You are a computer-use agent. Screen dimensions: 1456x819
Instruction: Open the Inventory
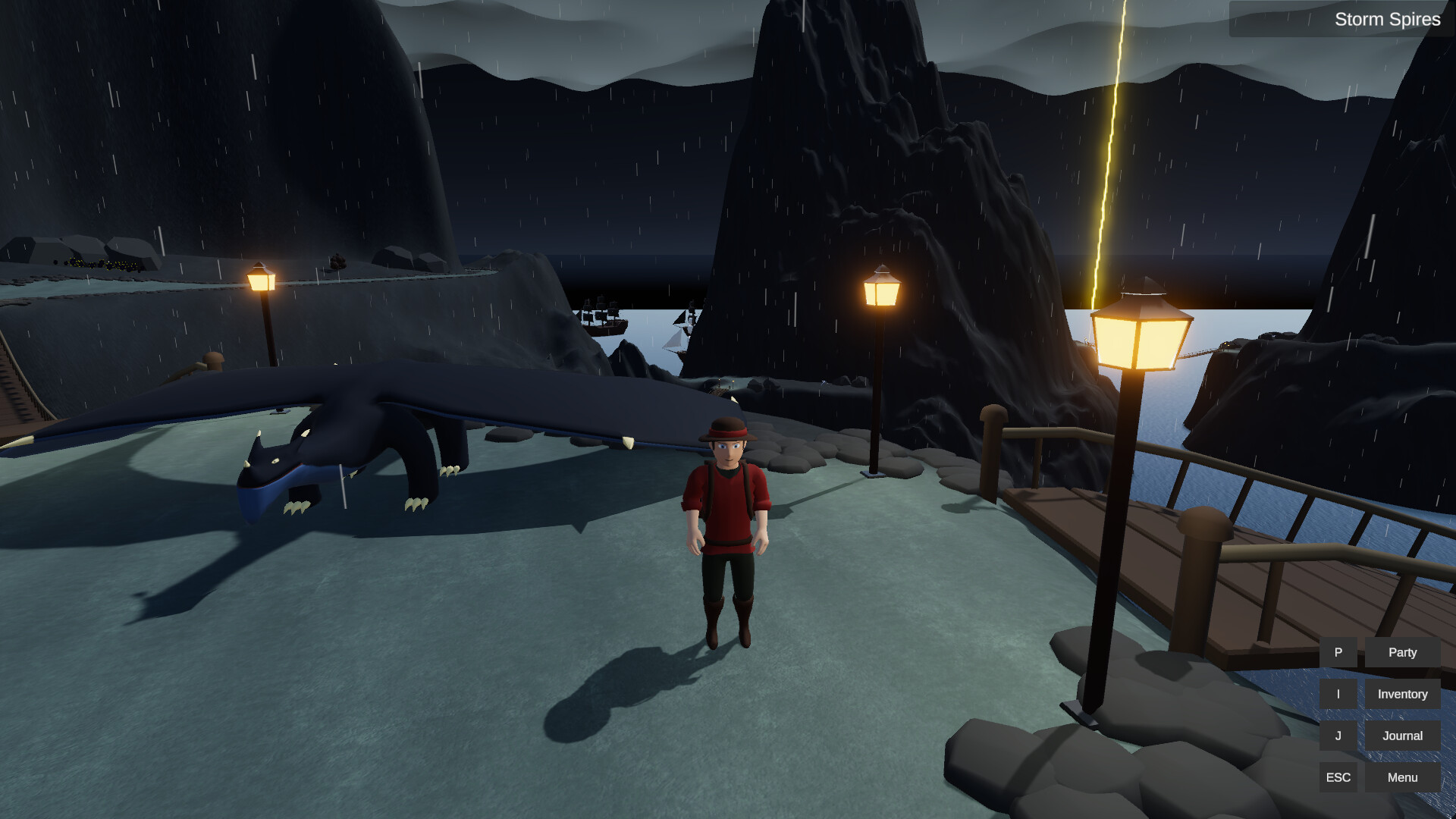(1401, 693)
